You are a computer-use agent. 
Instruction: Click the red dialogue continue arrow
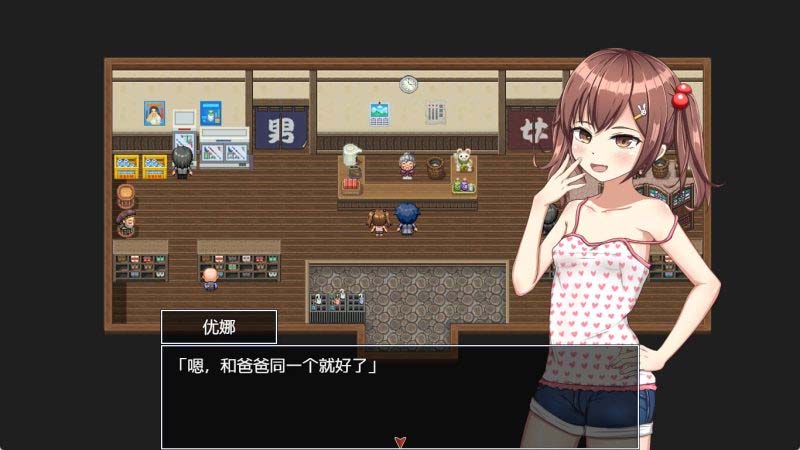pos(400,440)
